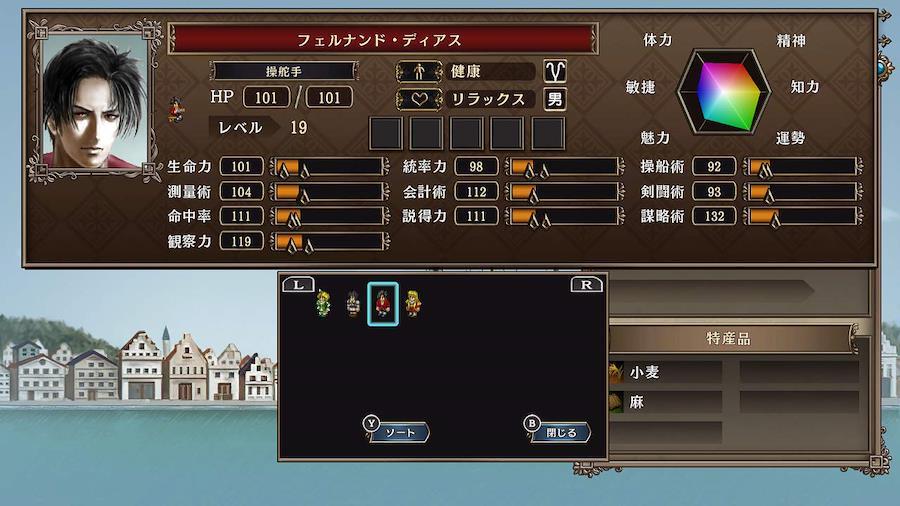Click the 操舵手 job title label
The width and height of the screenshot is (900, 506).
pyautogui.click(x=284, y=71)
